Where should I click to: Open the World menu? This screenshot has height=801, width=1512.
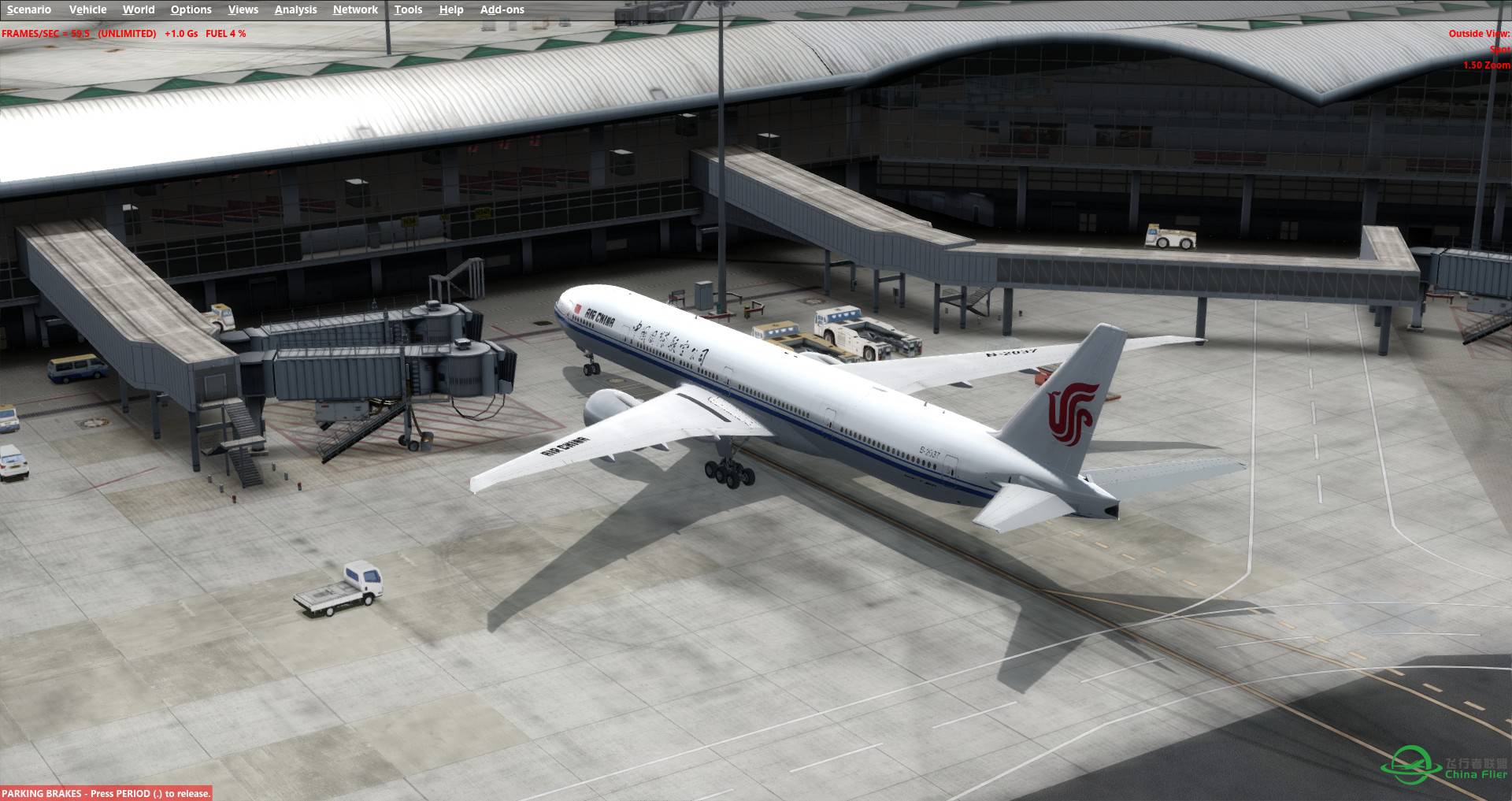coord(139,9)
